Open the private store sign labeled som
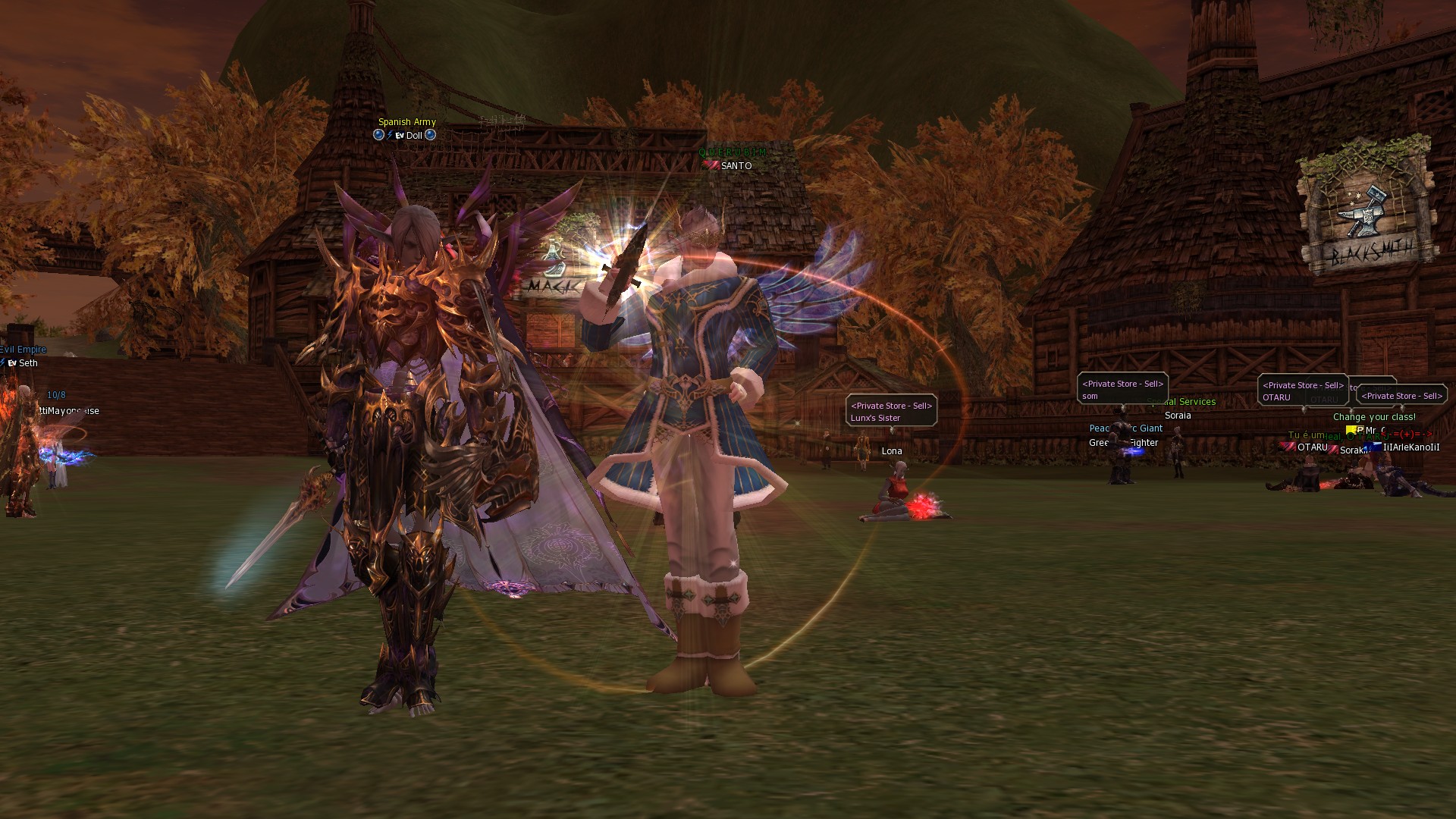Screen dimensions: 1456x819 coord(1122,390)
